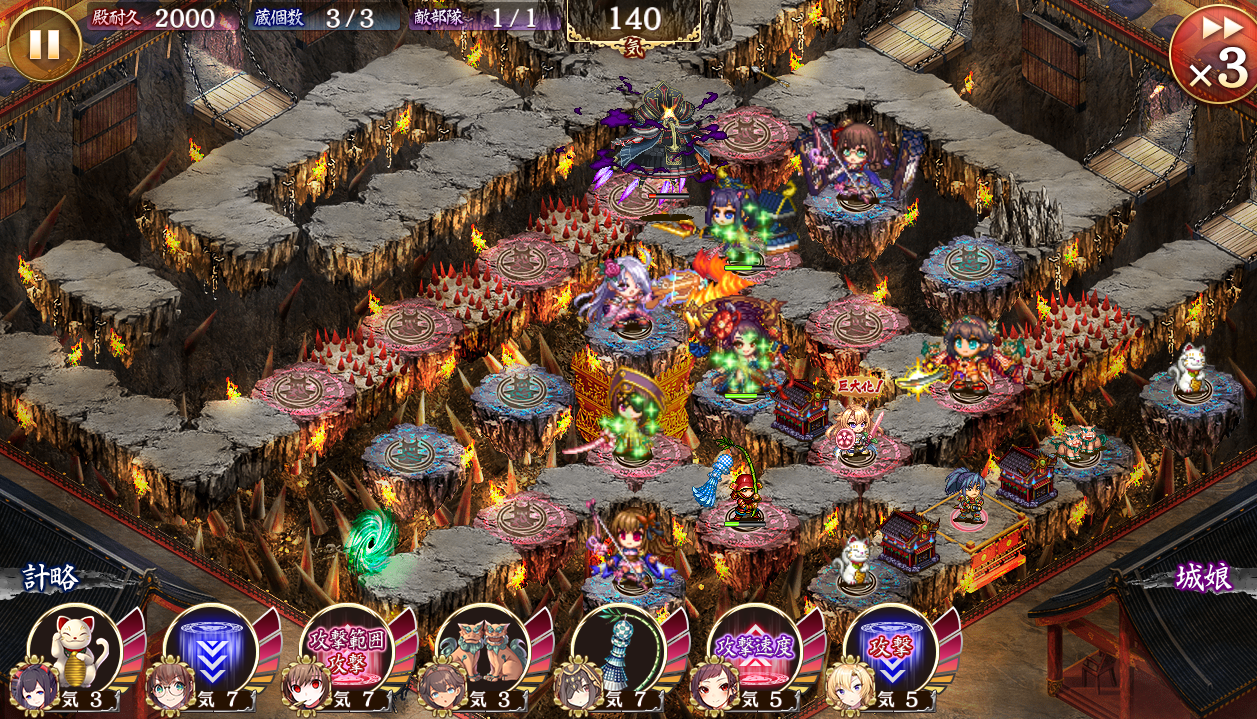This screenshot has height=719, width=1257.
Task: Activate the 攻撃範囲 攻撃 stratagem
Action: (346, 650)
